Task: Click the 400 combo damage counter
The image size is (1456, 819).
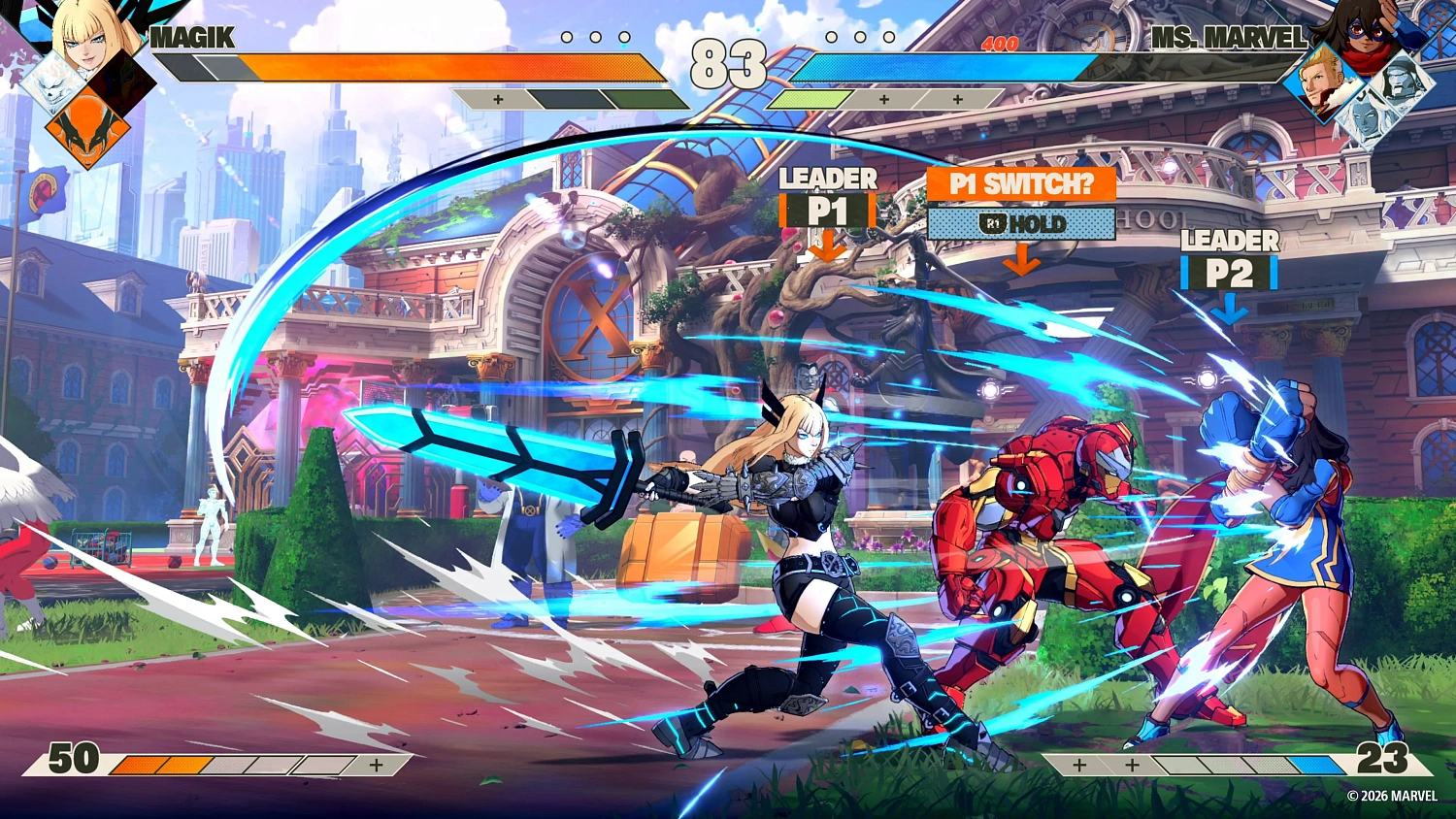Action: point(1000,45)
